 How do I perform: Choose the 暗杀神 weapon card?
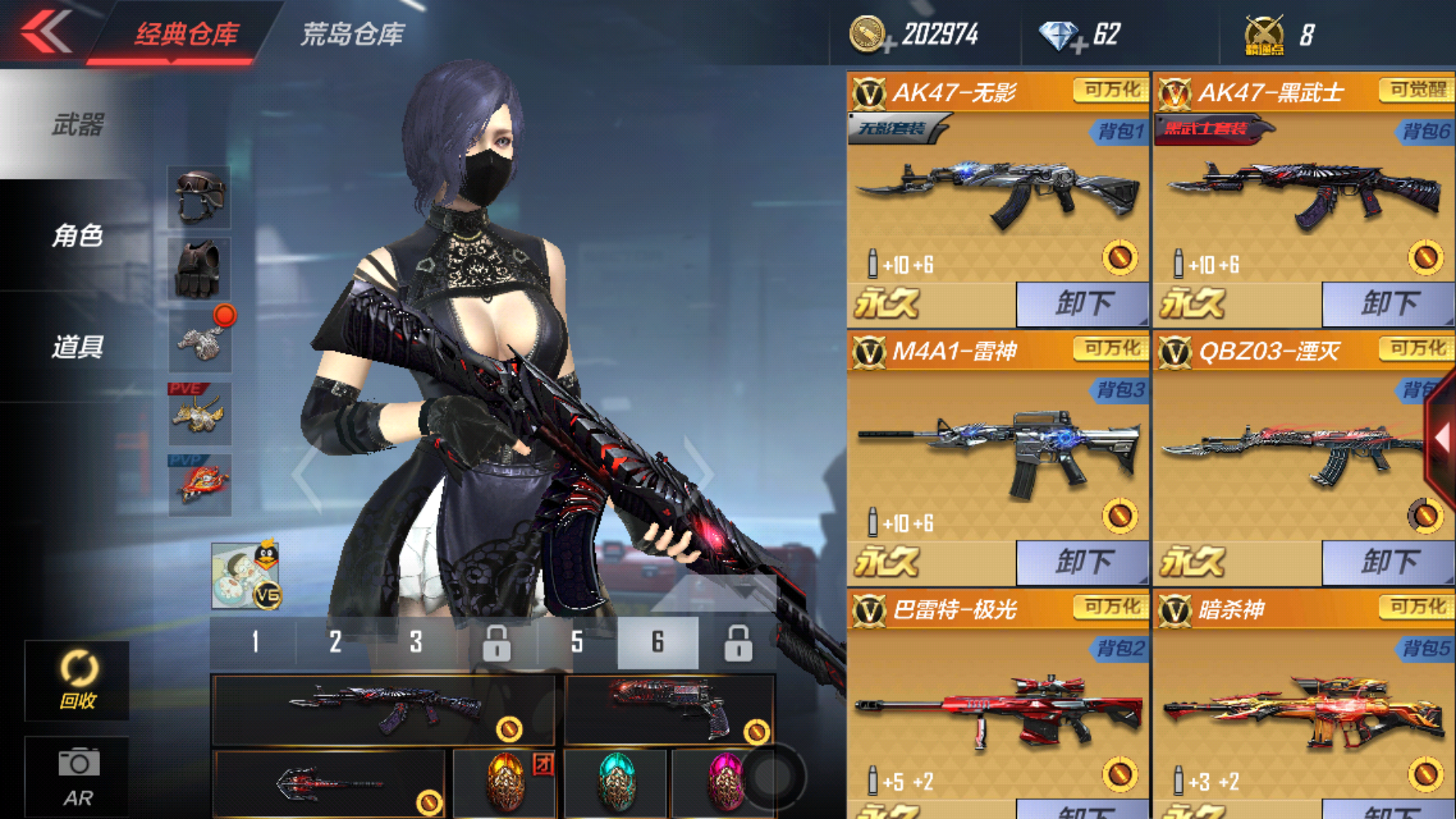pyautogui.click(x=1303, y=705)
